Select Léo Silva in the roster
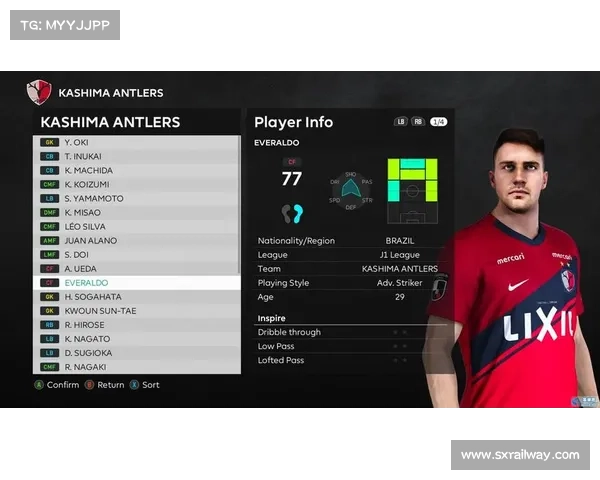 pos(137,226)
